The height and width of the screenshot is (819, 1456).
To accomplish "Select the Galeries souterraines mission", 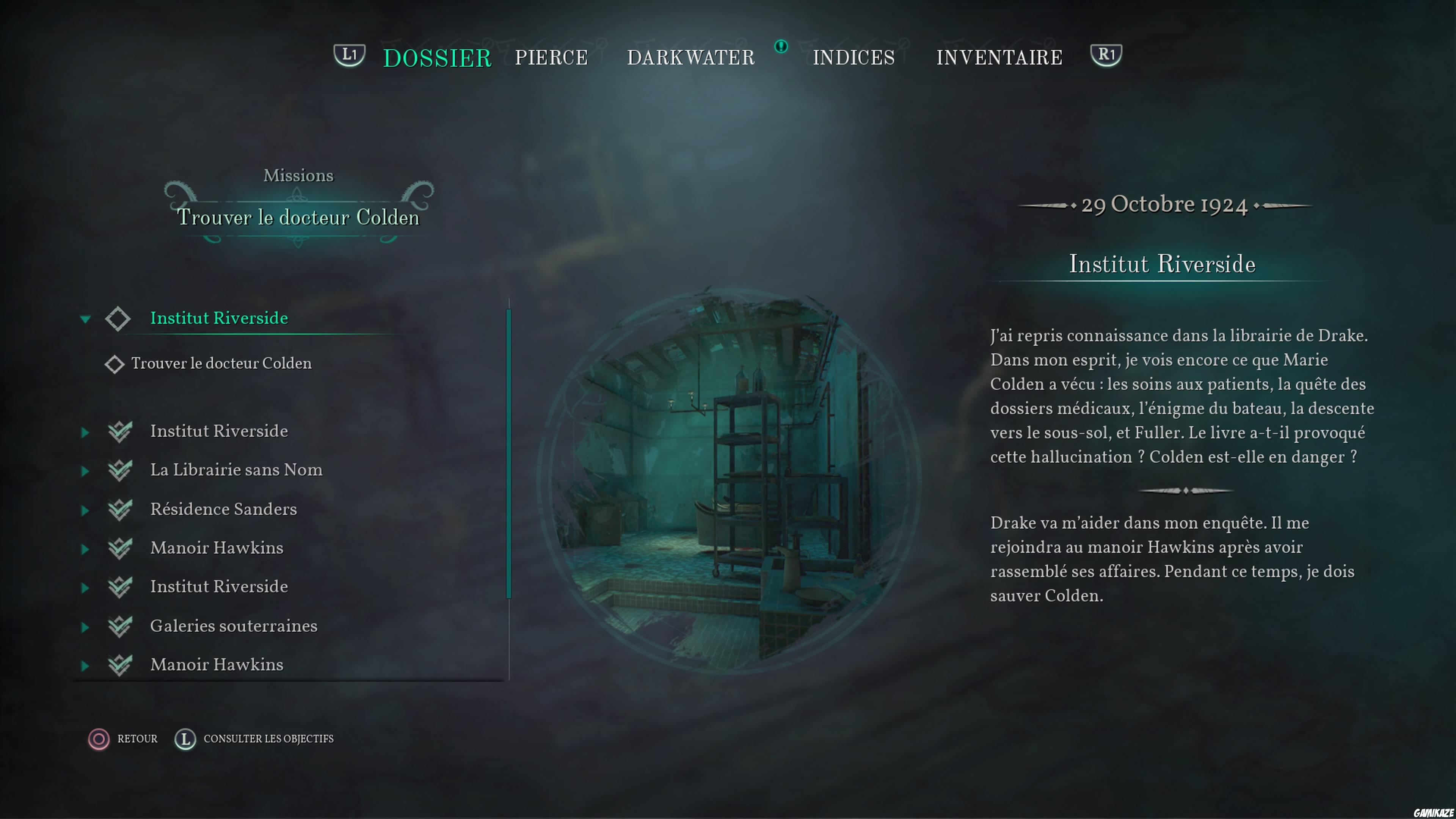I will 234,626.
